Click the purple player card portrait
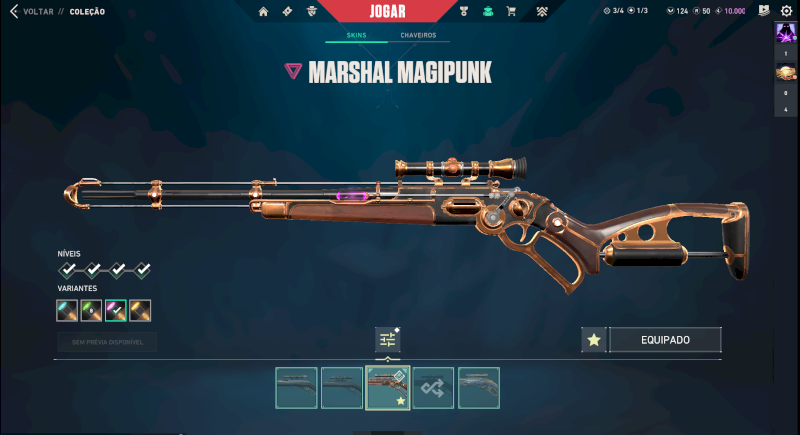 785,33
